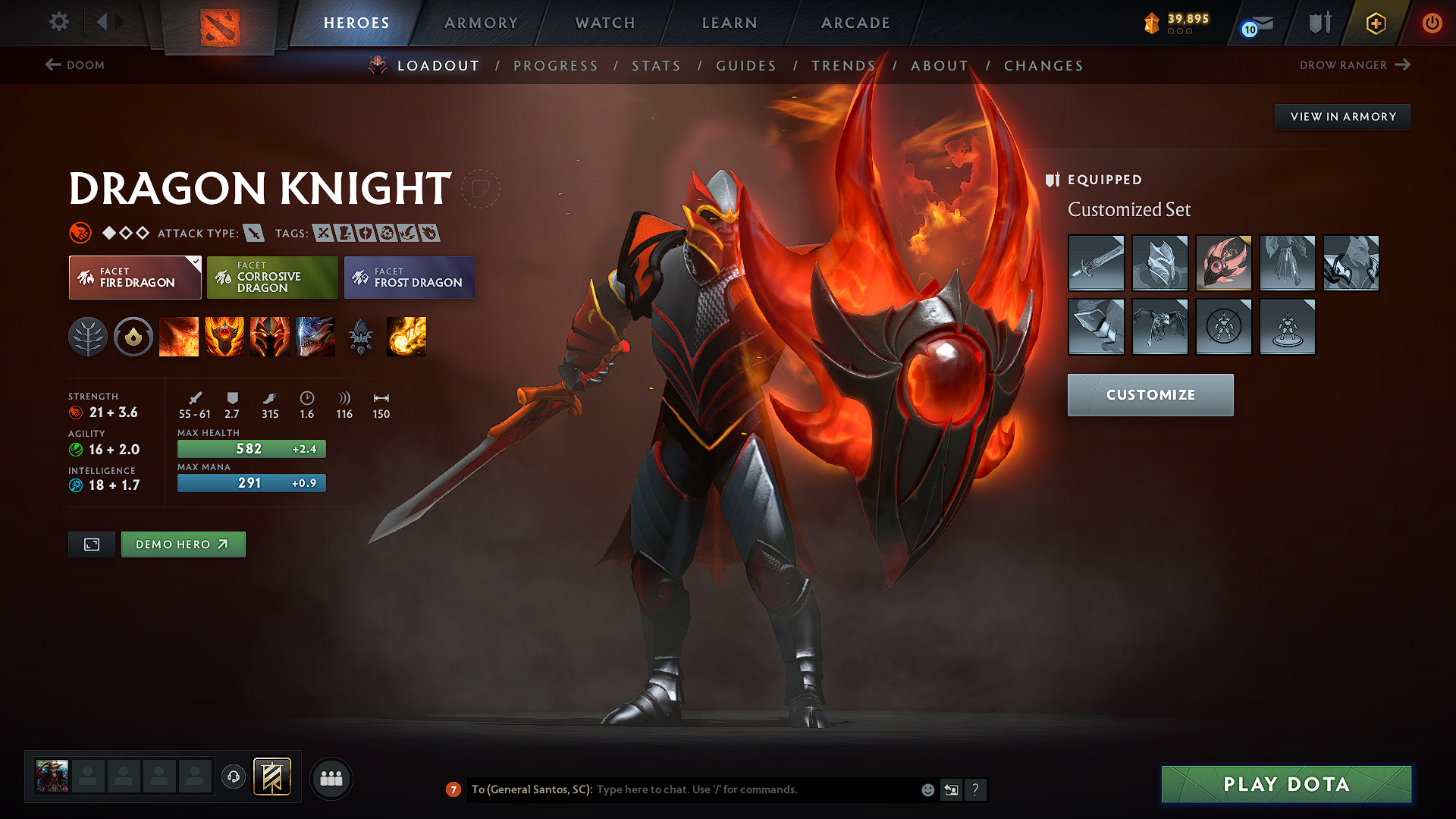Click the Customize button
The image size is (1456, 819).
click(1150, 394)
